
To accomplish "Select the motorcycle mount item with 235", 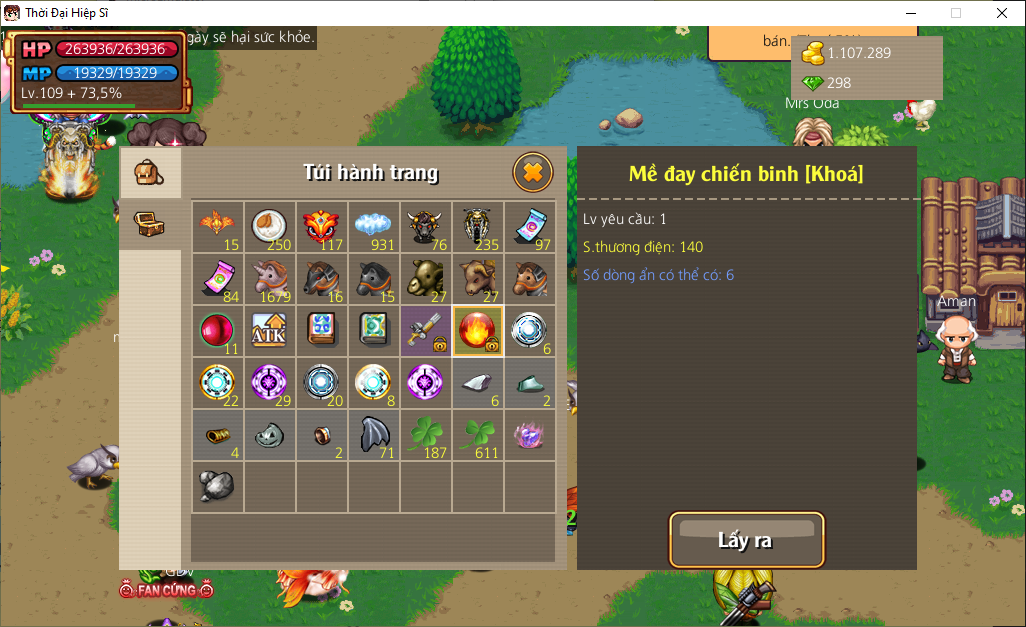I will (478, 227).
